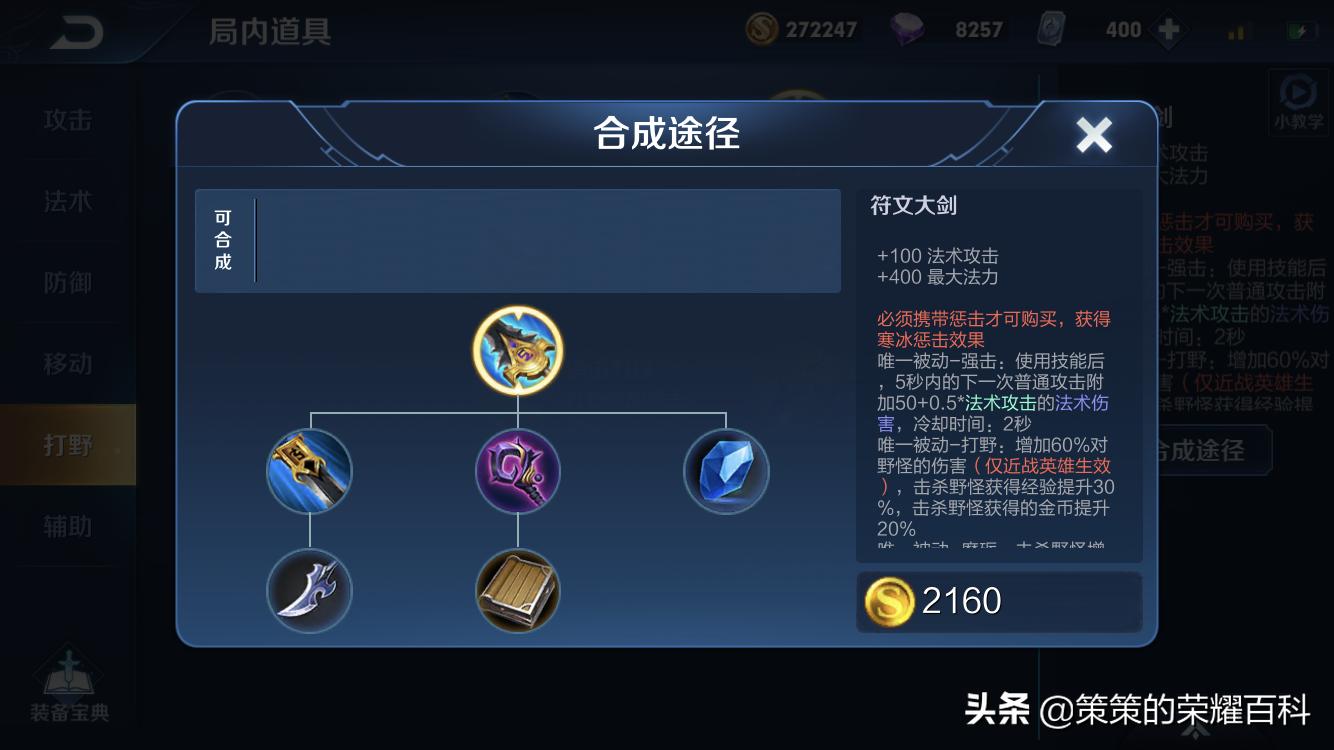Open the tome component icon in the recipe
This screenshot has width=1334, height=750.
(x=517, y=591)
